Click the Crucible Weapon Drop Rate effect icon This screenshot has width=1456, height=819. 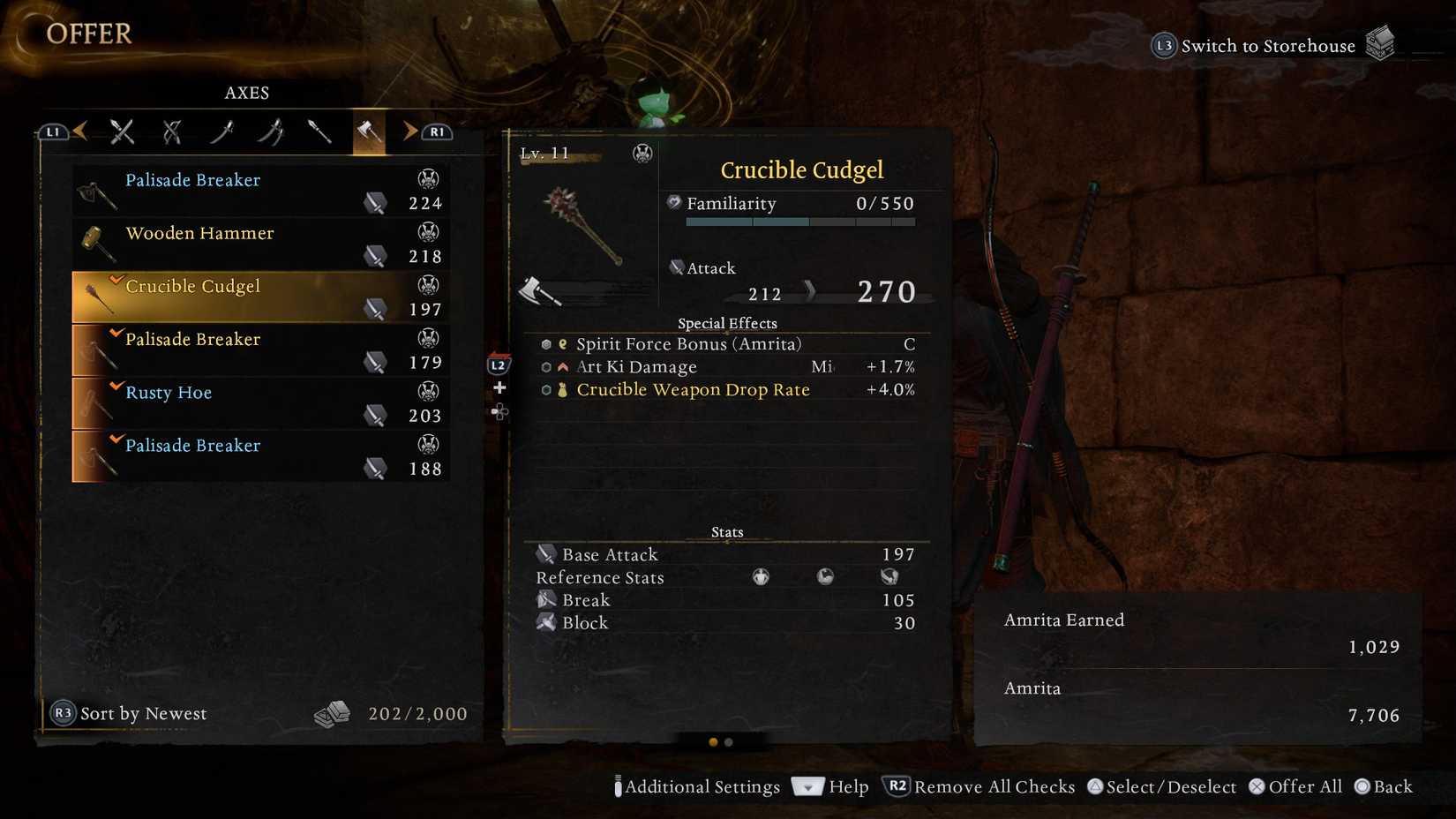(561, 389)
